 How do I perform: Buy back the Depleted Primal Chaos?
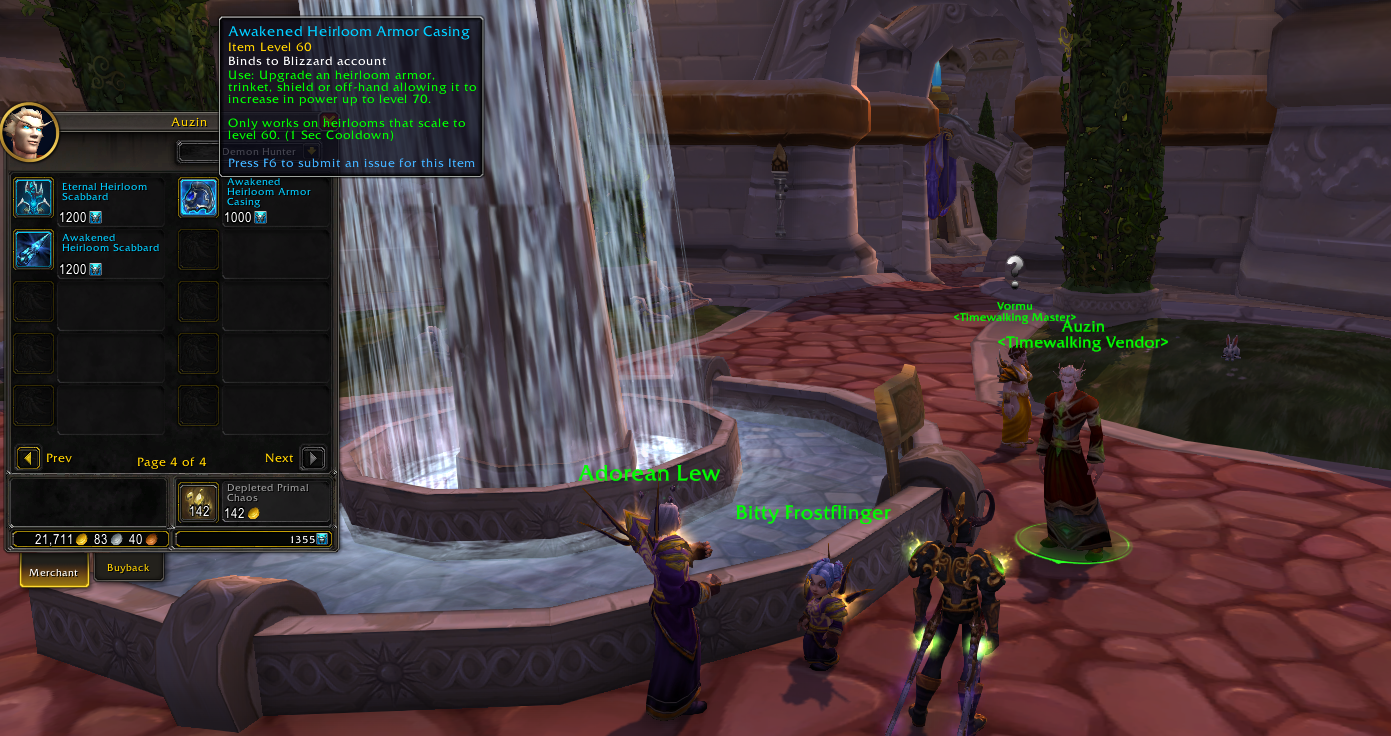(x=198, y=502)
